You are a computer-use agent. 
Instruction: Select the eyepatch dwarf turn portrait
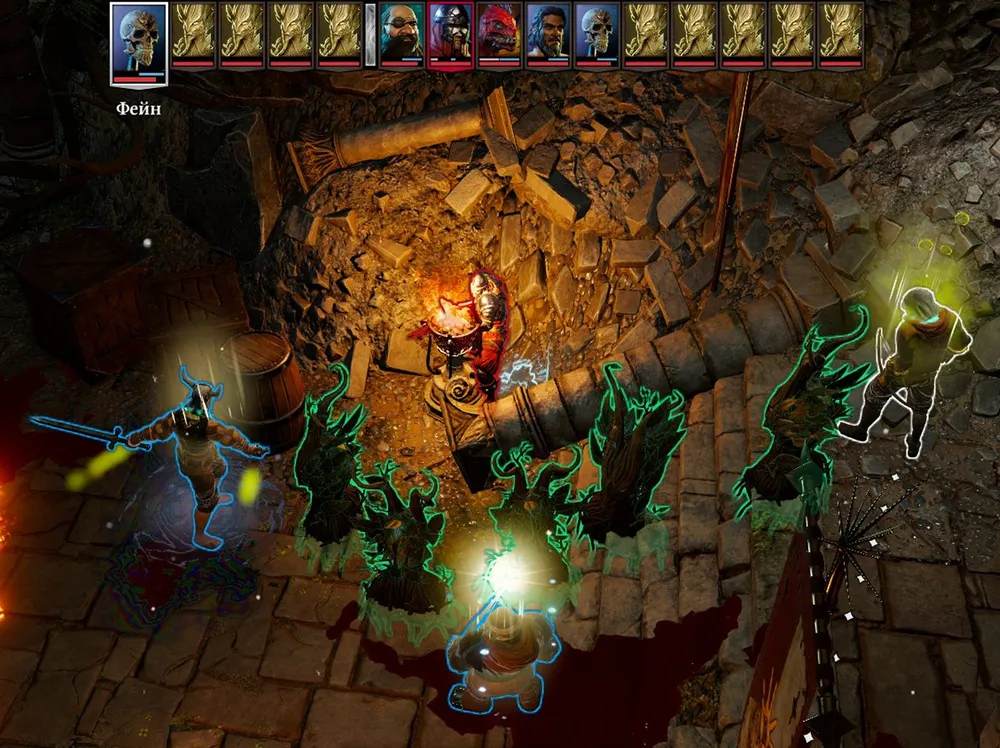402,33
